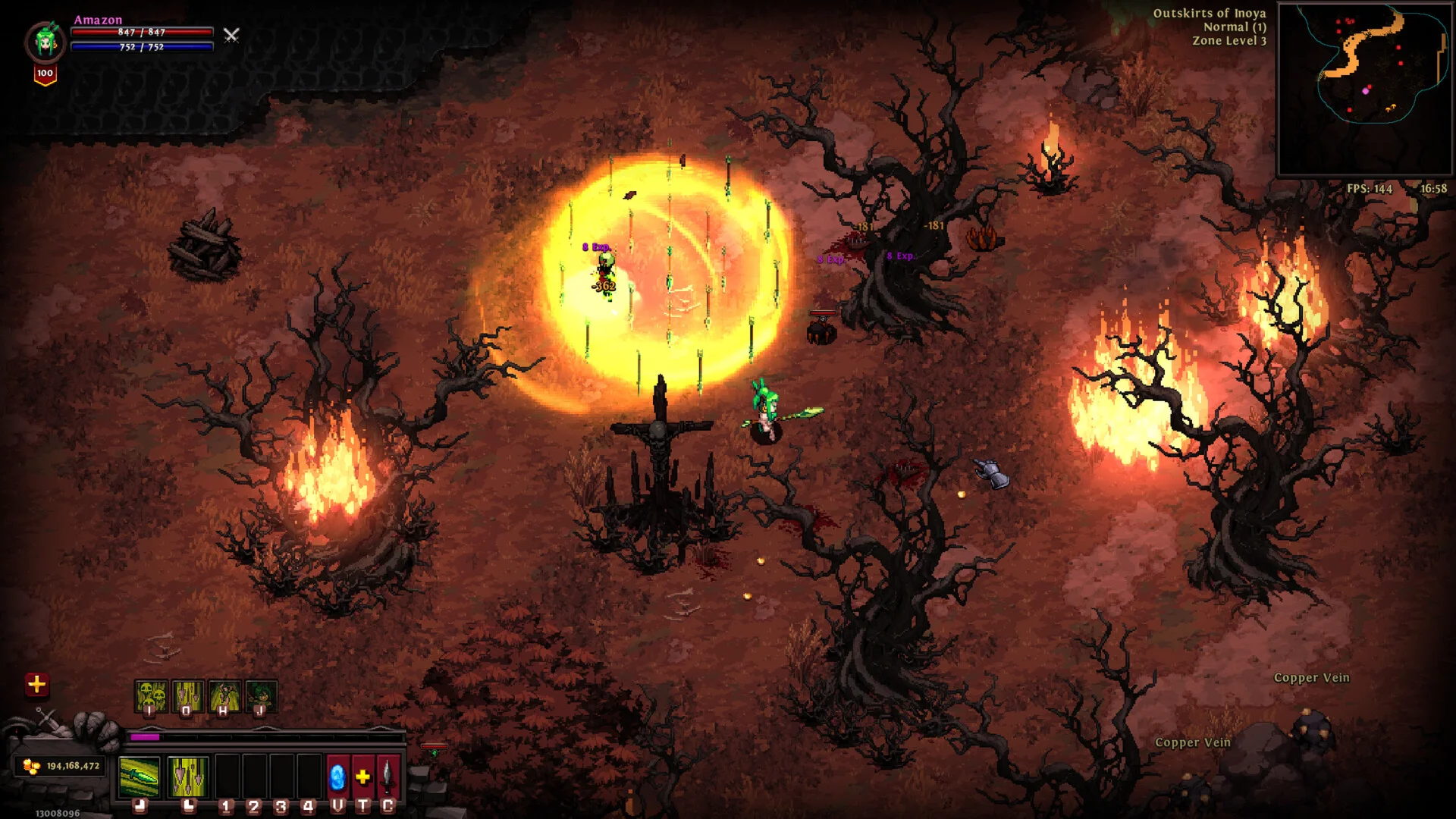Click the gold coin counter

pos(61,766)
